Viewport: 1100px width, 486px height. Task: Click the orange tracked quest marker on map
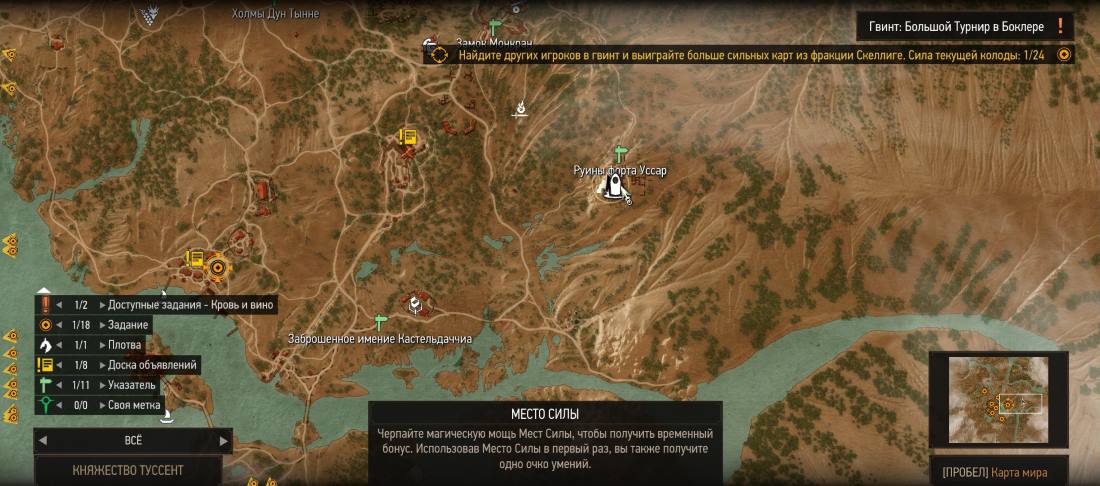216,266
